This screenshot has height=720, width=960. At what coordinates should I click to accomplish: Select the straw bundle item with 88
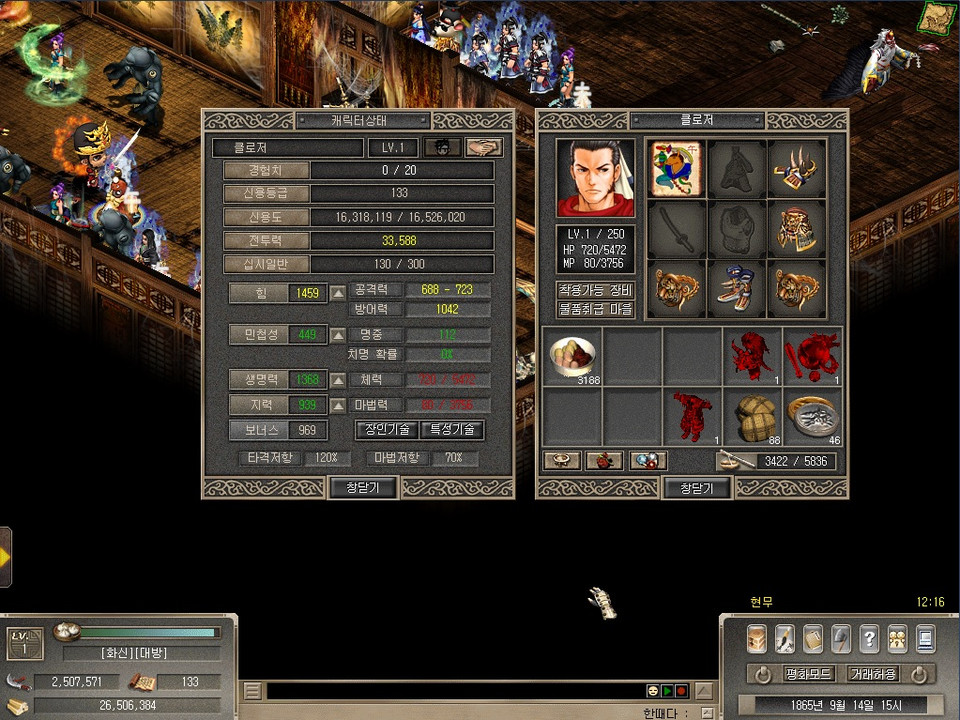[x=753, y=416]
